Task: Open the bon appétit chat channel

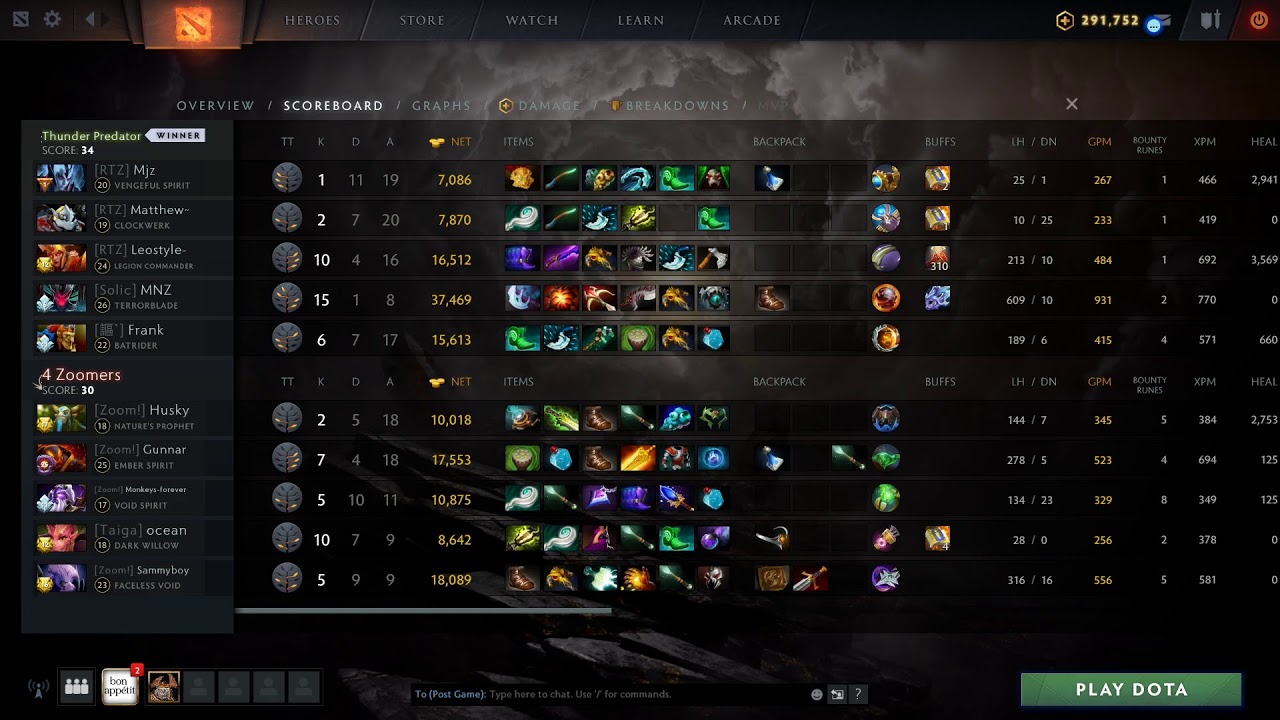Action: coord(119,687)
